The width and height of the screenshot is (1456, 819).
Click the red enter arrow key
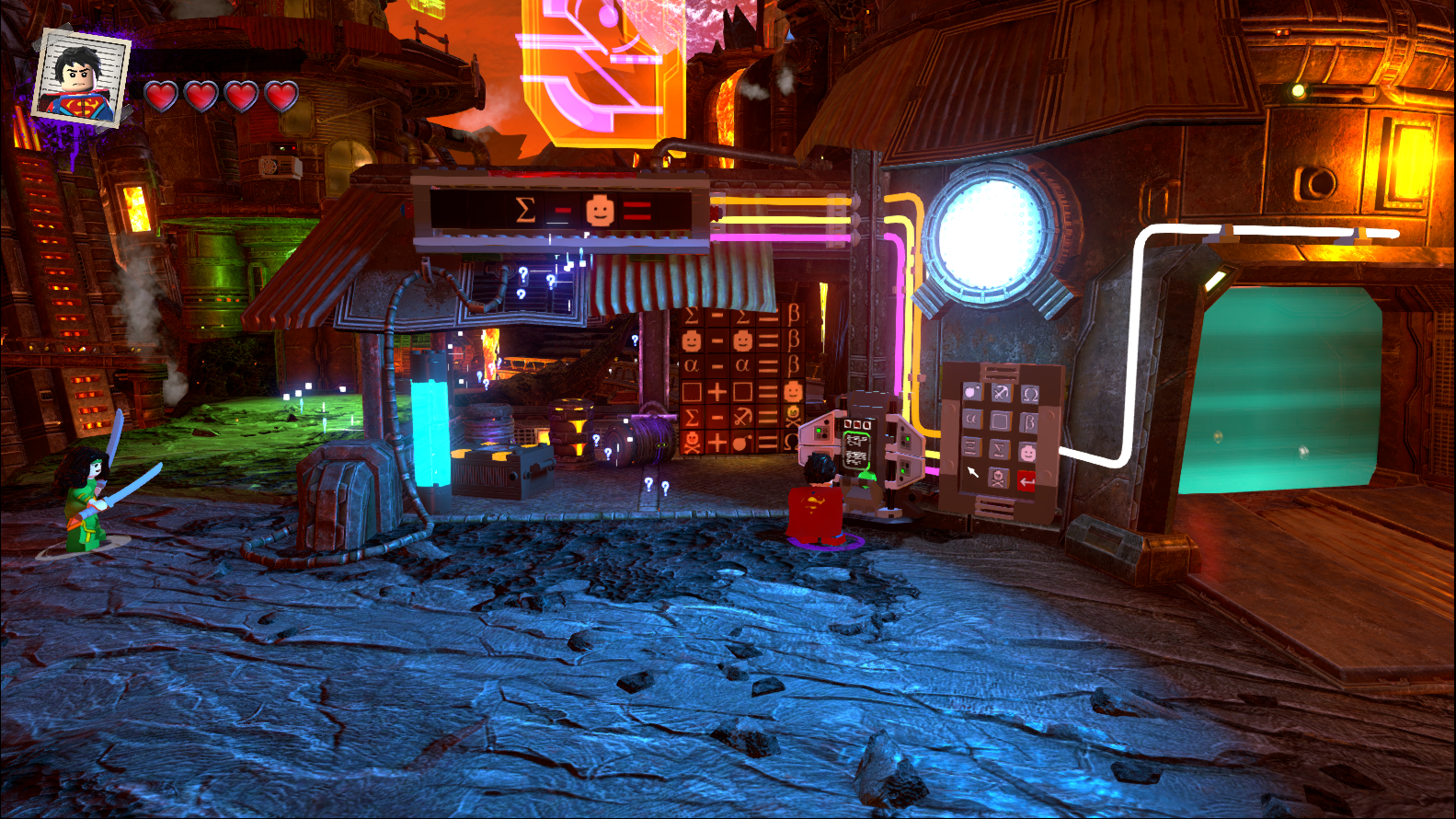(x=1026, y=481)
